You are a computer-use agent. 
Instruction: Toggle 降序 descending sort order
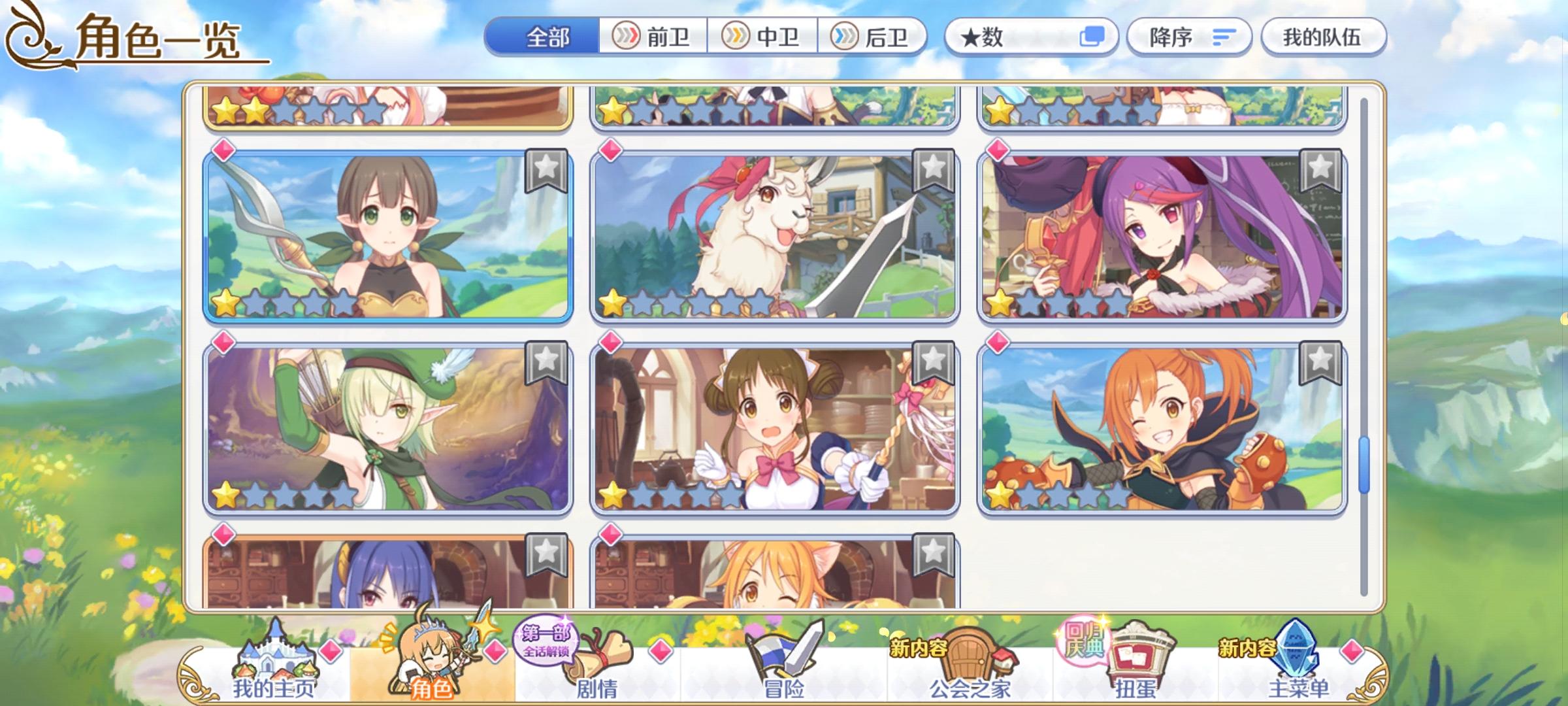click(1190, 37)
